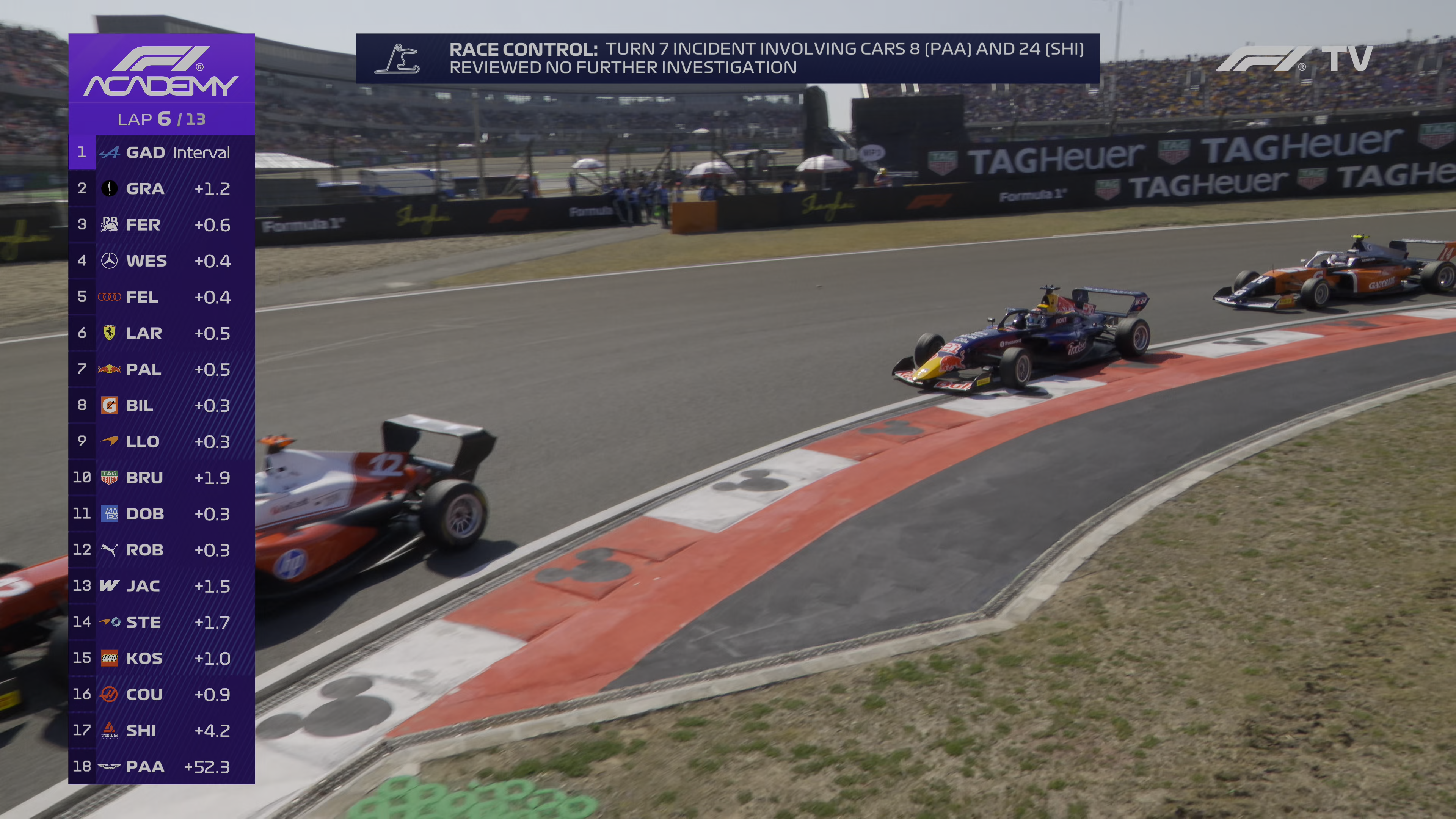Select BRU's TAG Heuer row
1456x819 pixels.
pyautogui.click(x=162, y=478)
